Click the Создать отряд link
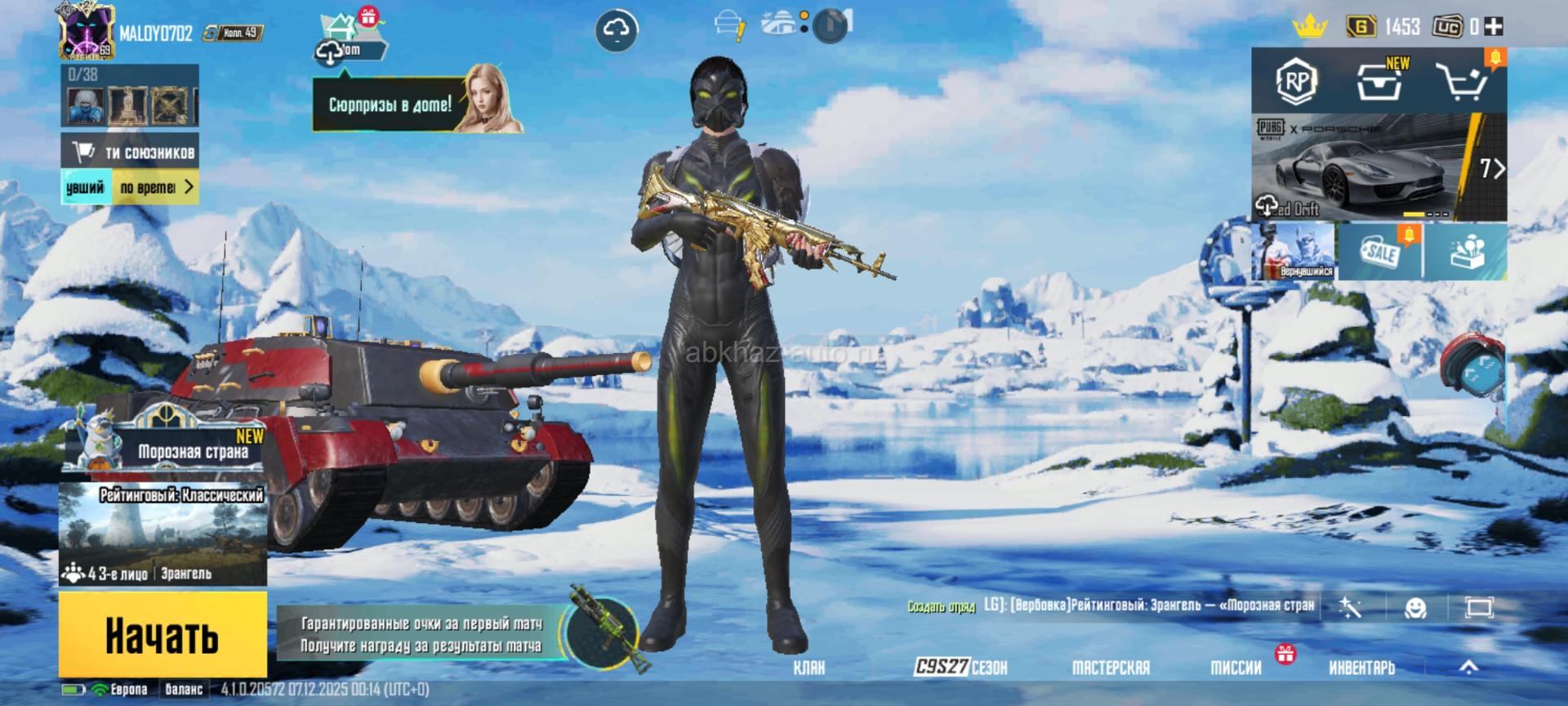 [941, 606]
